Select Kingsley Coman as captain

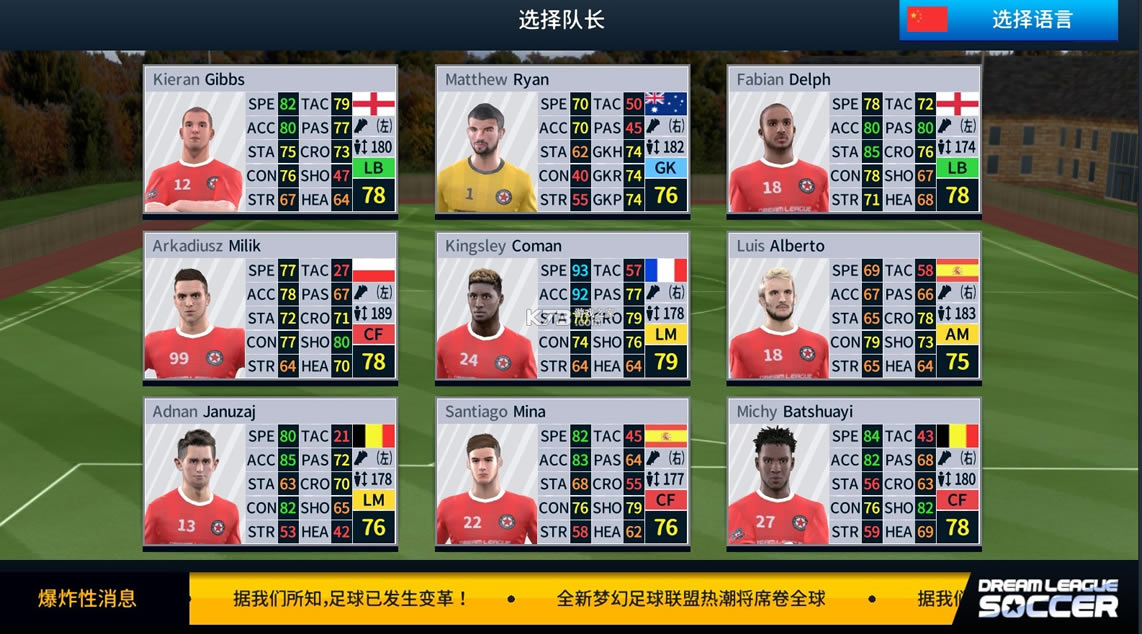coord(562,307)
